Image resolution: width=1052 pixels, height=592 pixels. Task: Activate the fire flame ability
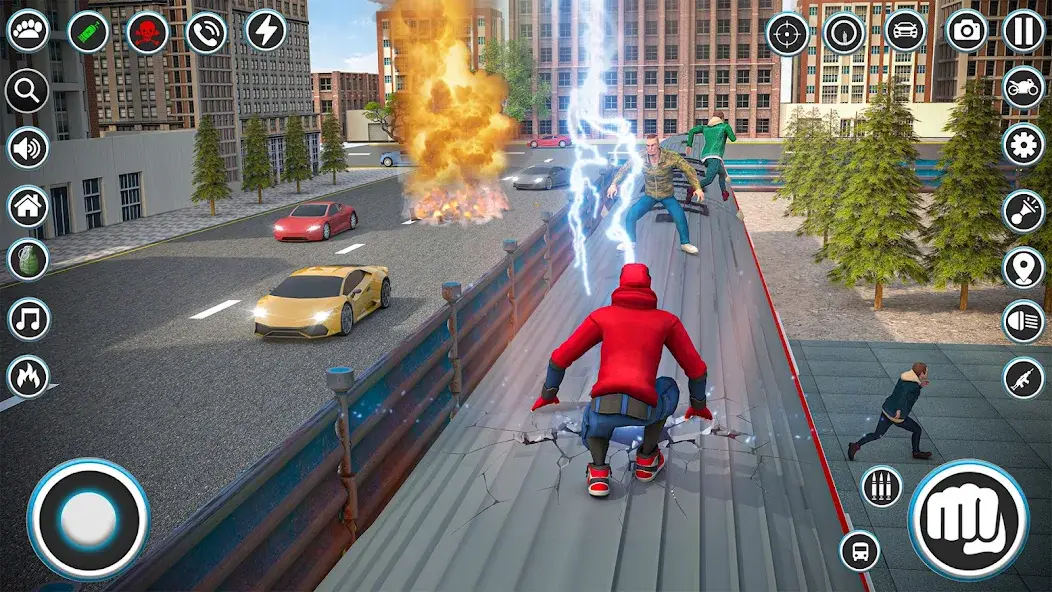pyautogui.click(x=28, y=377)
